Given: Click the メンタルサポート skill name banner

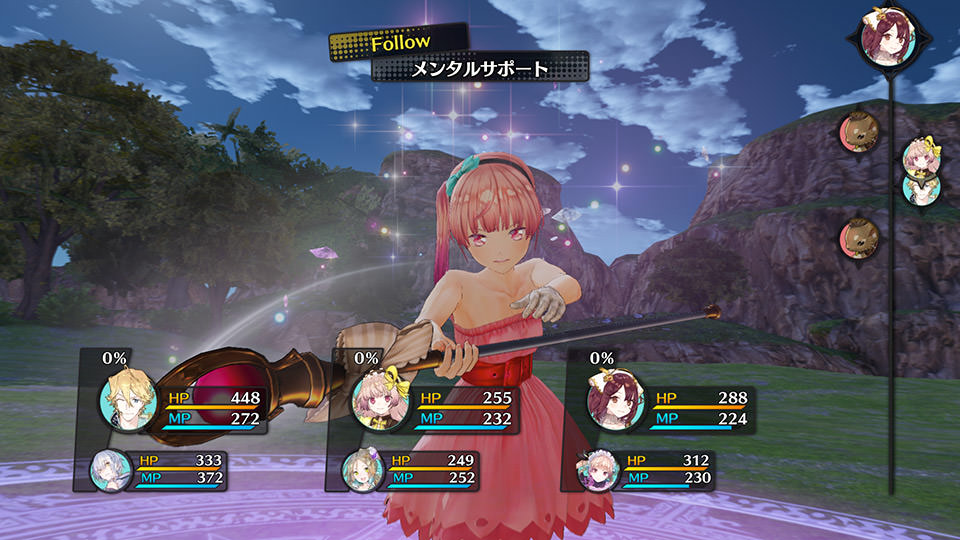Looking at the screenshot, I should 480,69.
